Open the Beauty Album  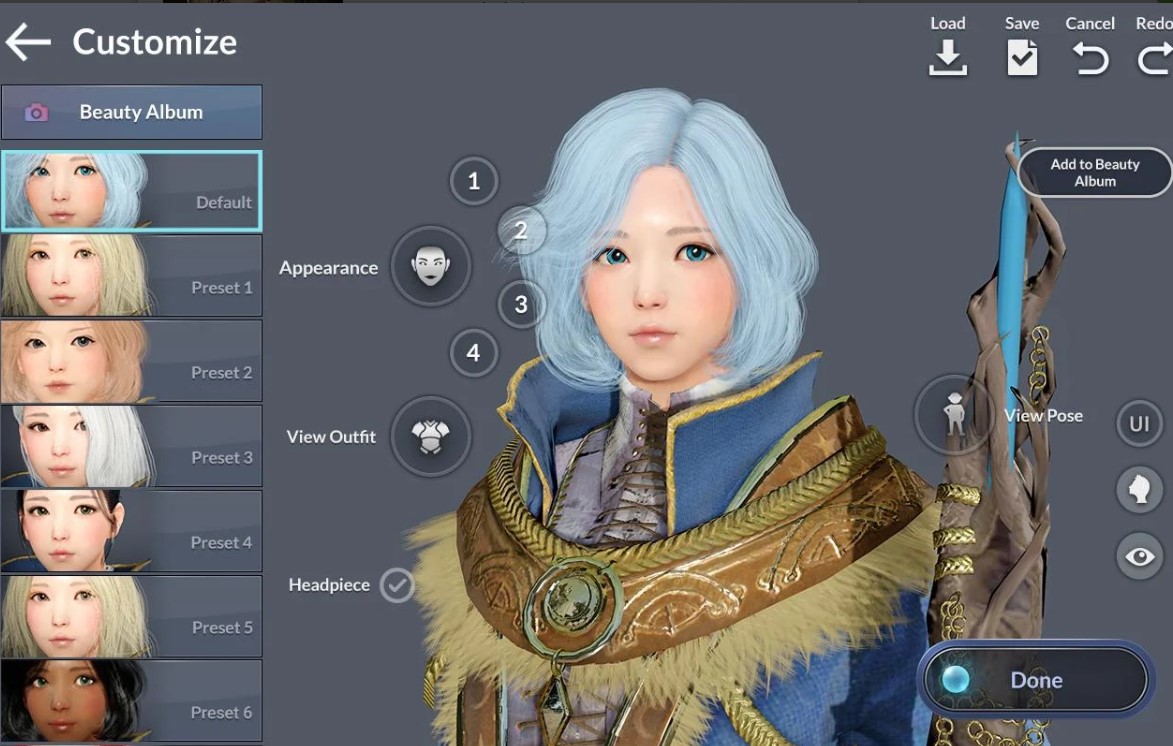point(131,112)
